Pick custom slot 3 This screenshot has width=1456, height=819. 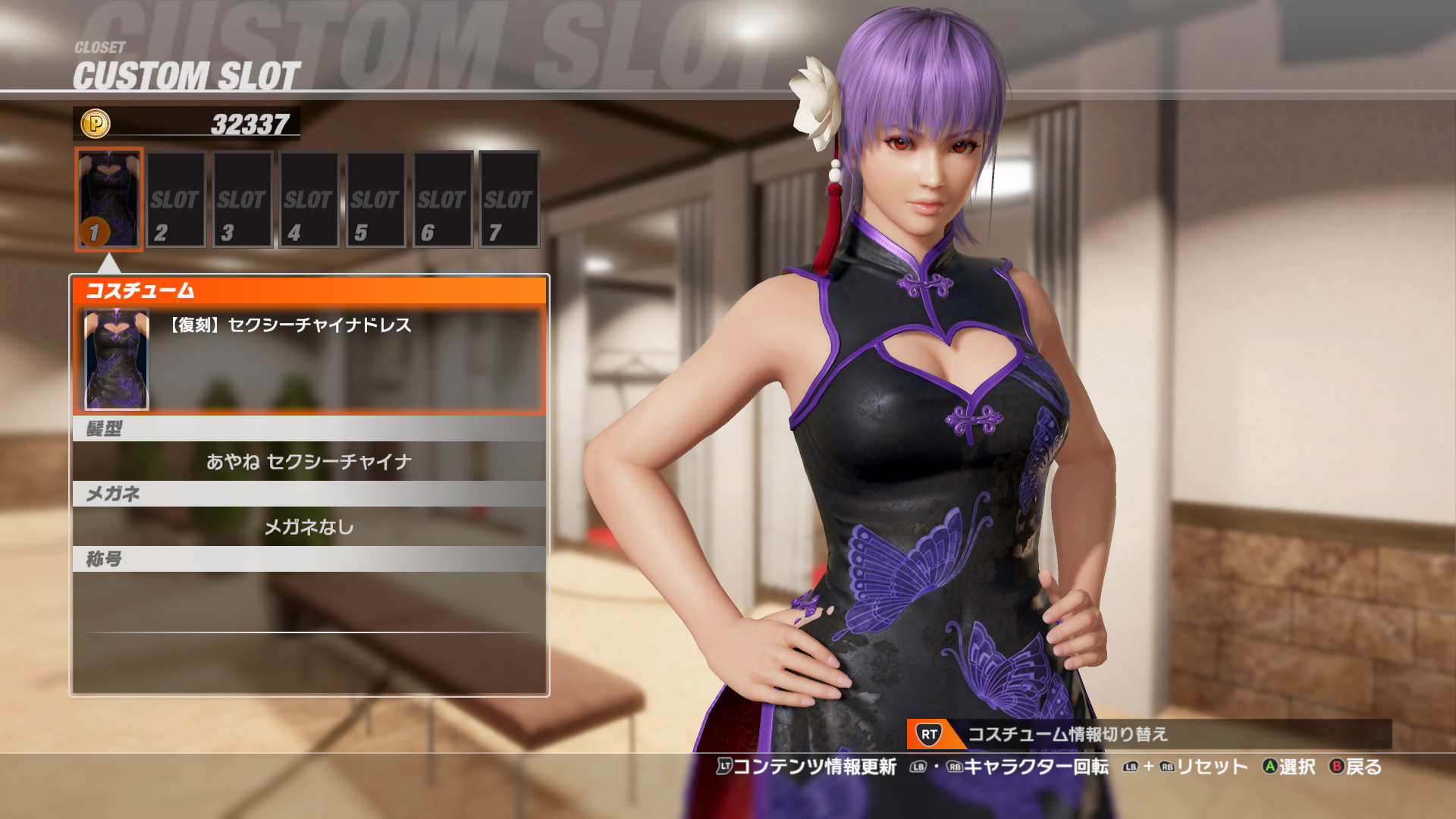pos(243,199)
